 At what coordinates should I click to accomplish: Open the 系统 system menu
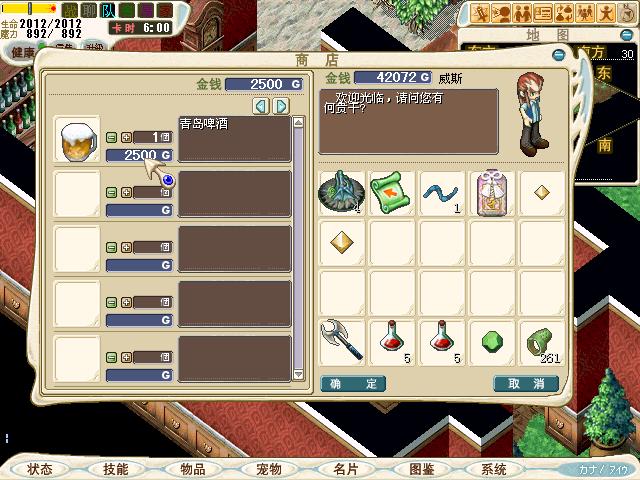click(494, 469)
